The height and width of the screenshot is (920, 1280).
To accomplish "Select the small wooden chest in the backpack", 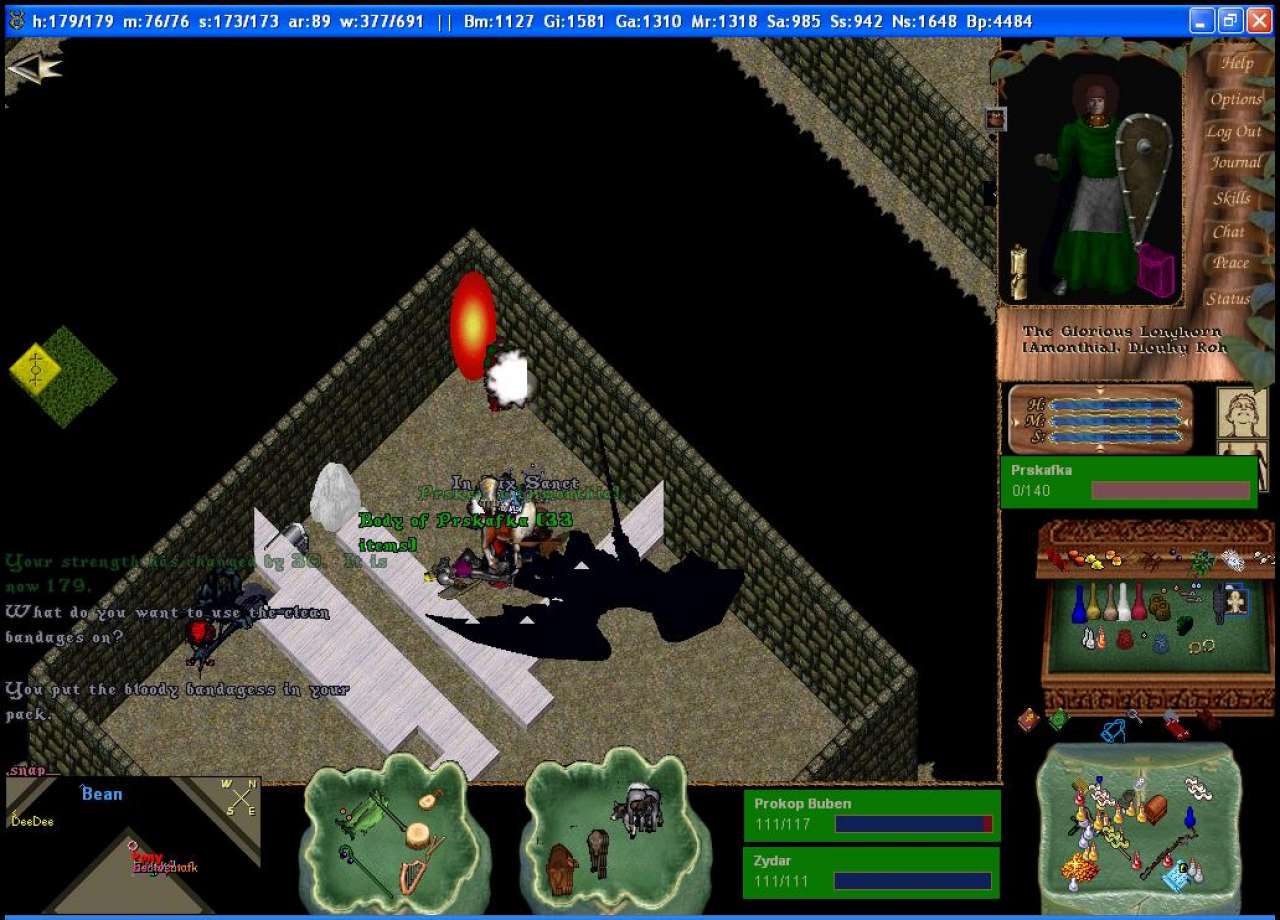I will [1153, 807].
